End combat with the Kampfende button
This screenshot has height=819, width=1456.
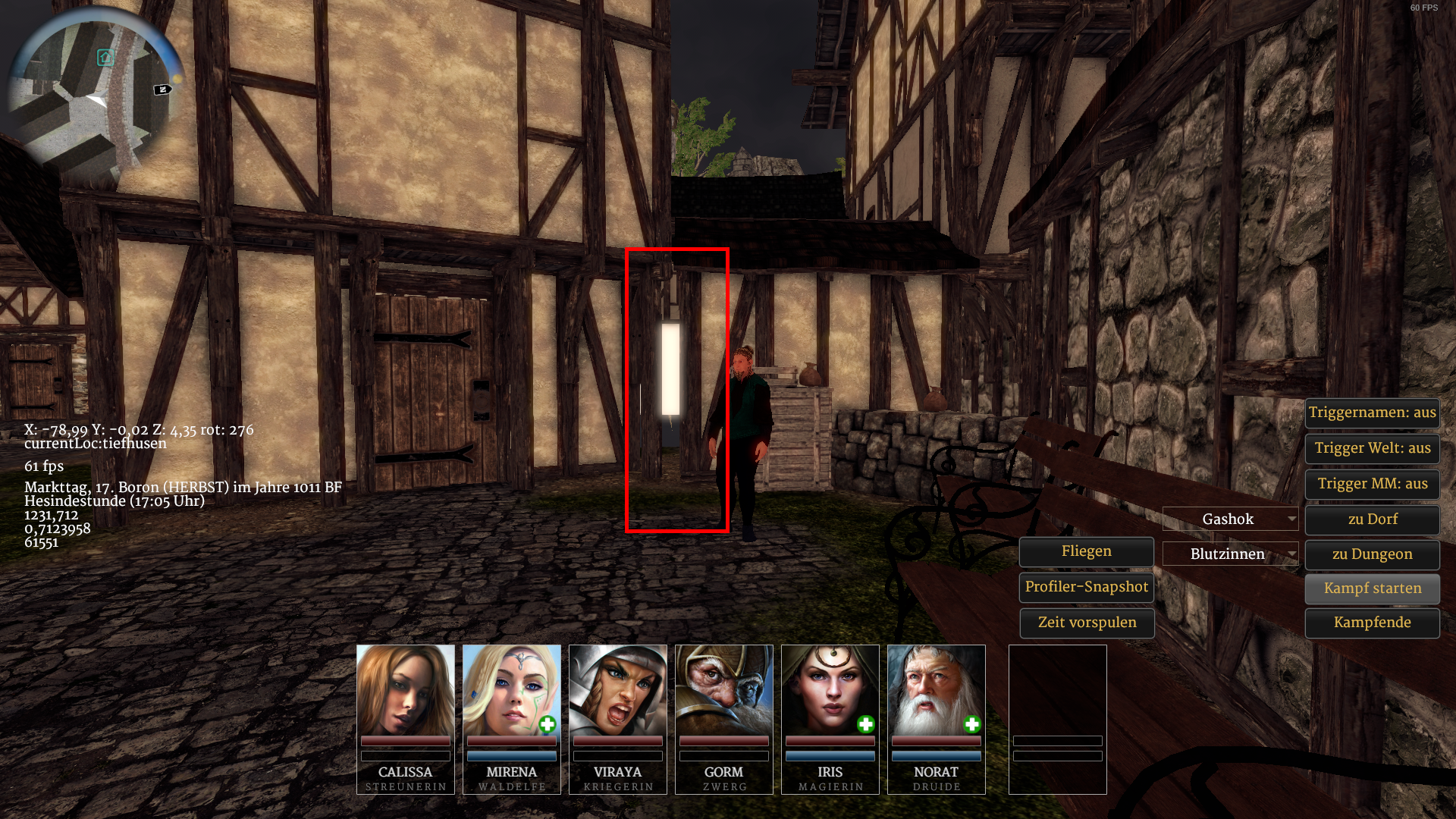point(1372,623)
